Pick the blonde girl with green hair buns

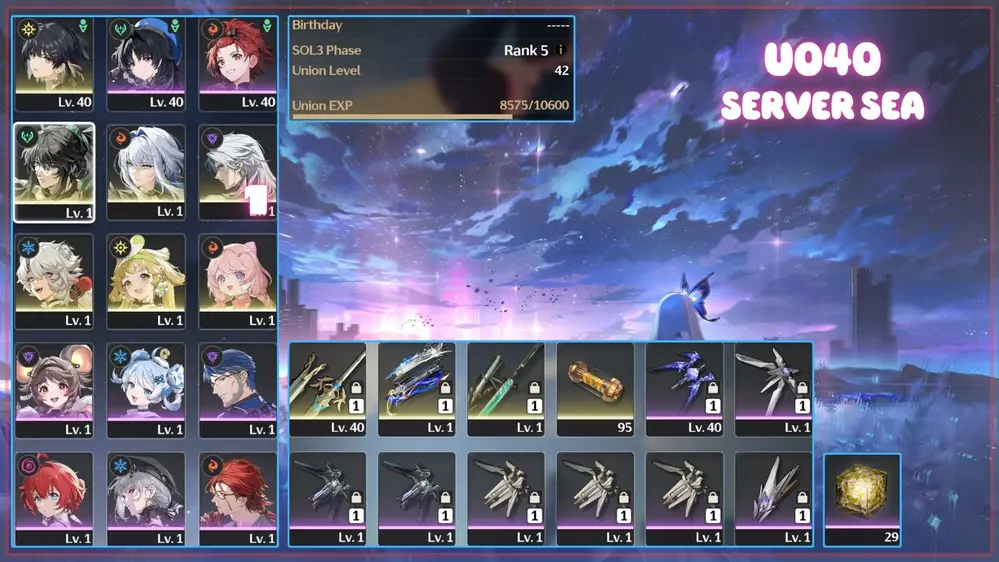coord(146,280)
